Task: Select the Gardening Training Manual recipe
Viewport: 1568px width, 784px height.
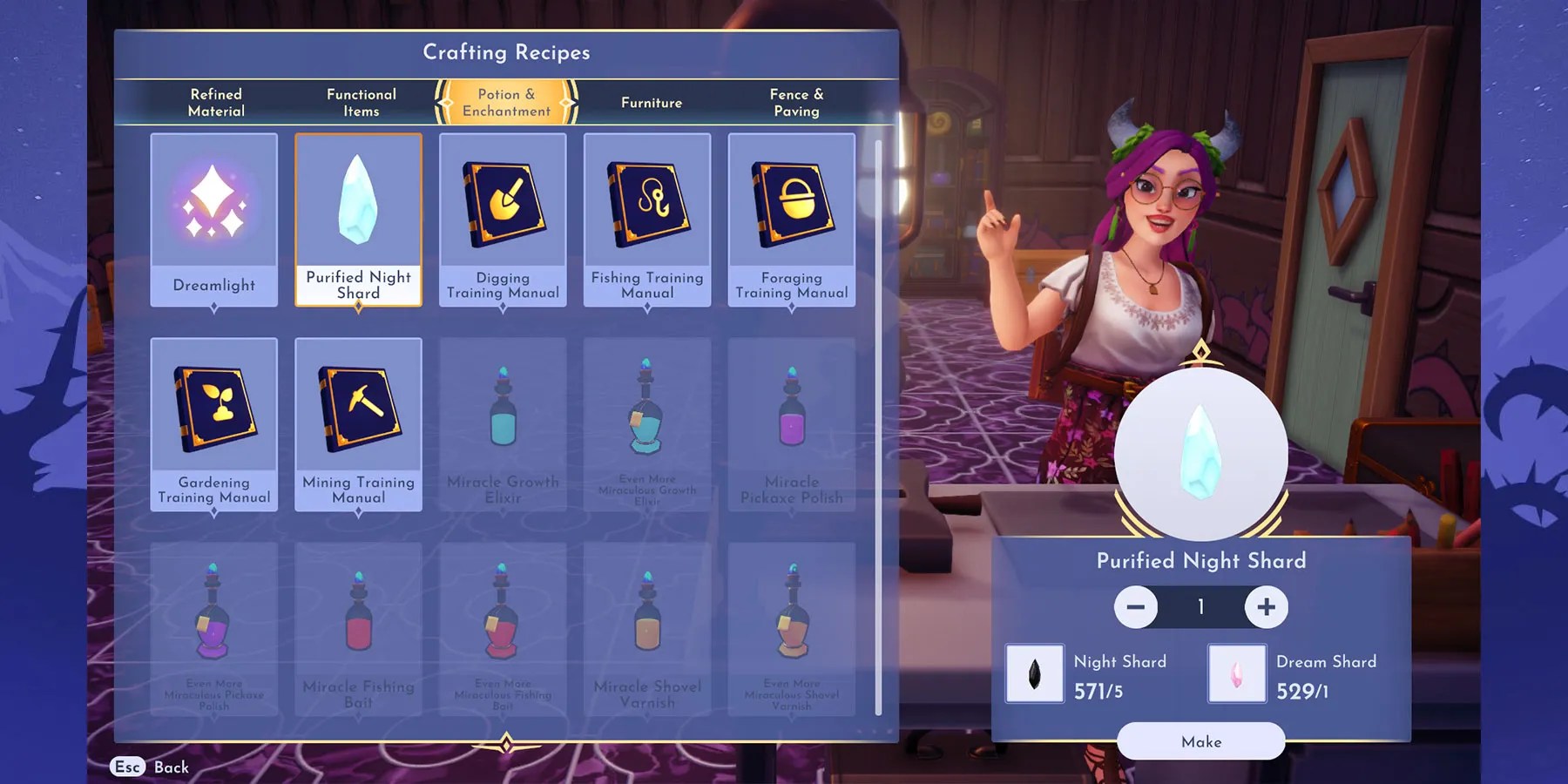Action: (x=214, y=424)
